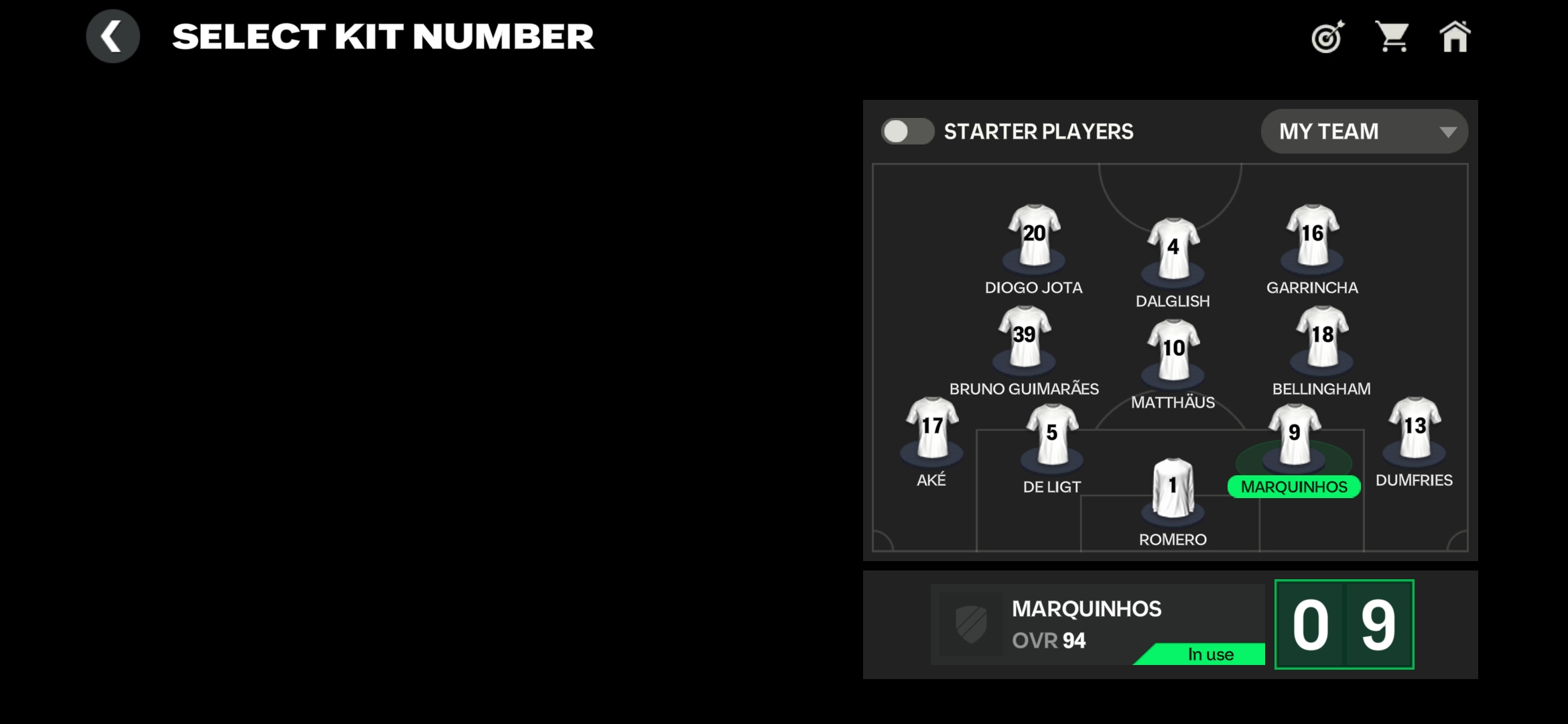Choose Dalglish's number 4 shirt
This screenshot has height=724, width=1568.
[x=1173, y=248]
